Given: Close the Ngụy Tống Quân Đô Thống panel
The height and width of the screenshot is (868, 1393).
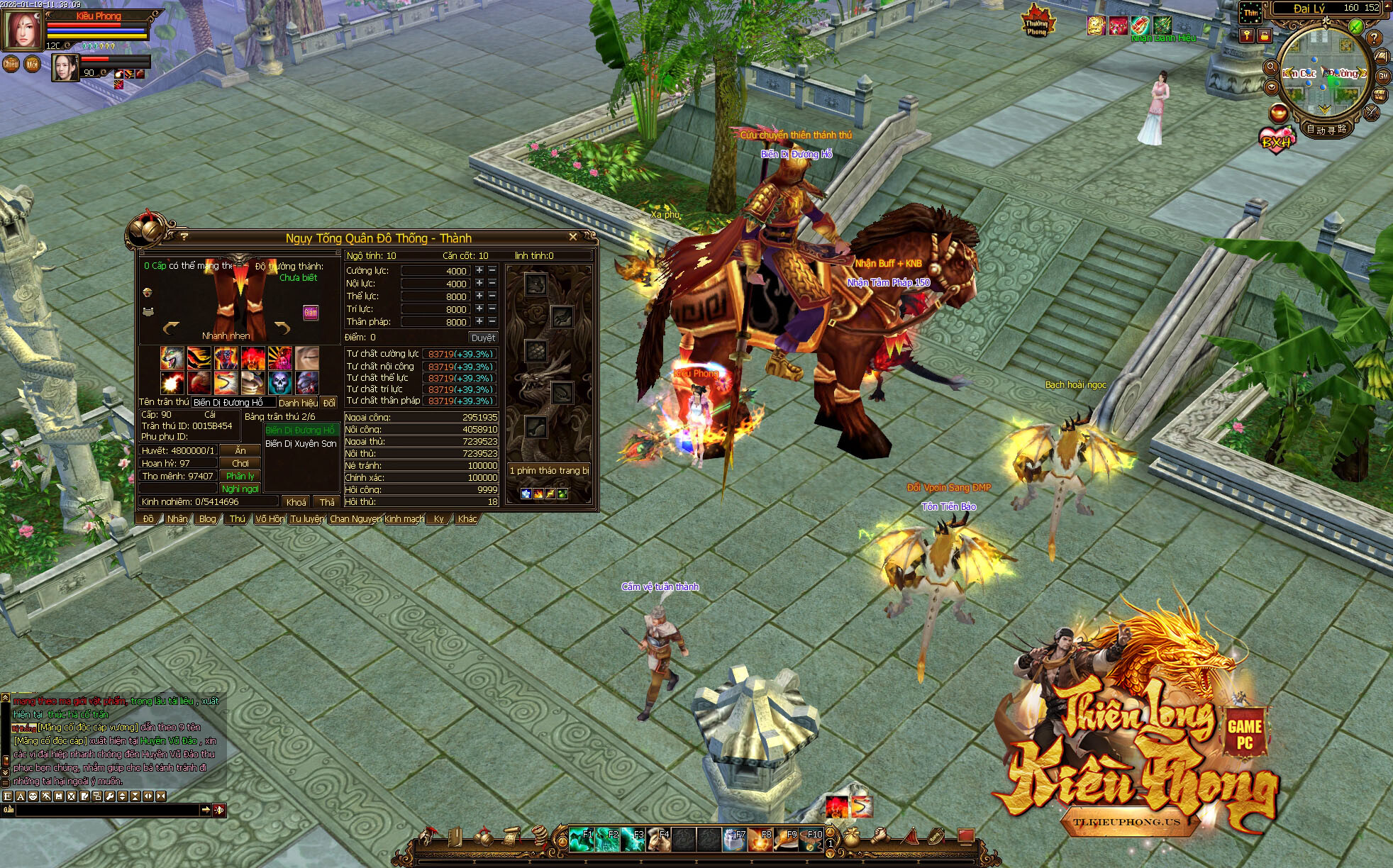Looking at the screenshot, I should click(x=572, y=237).
